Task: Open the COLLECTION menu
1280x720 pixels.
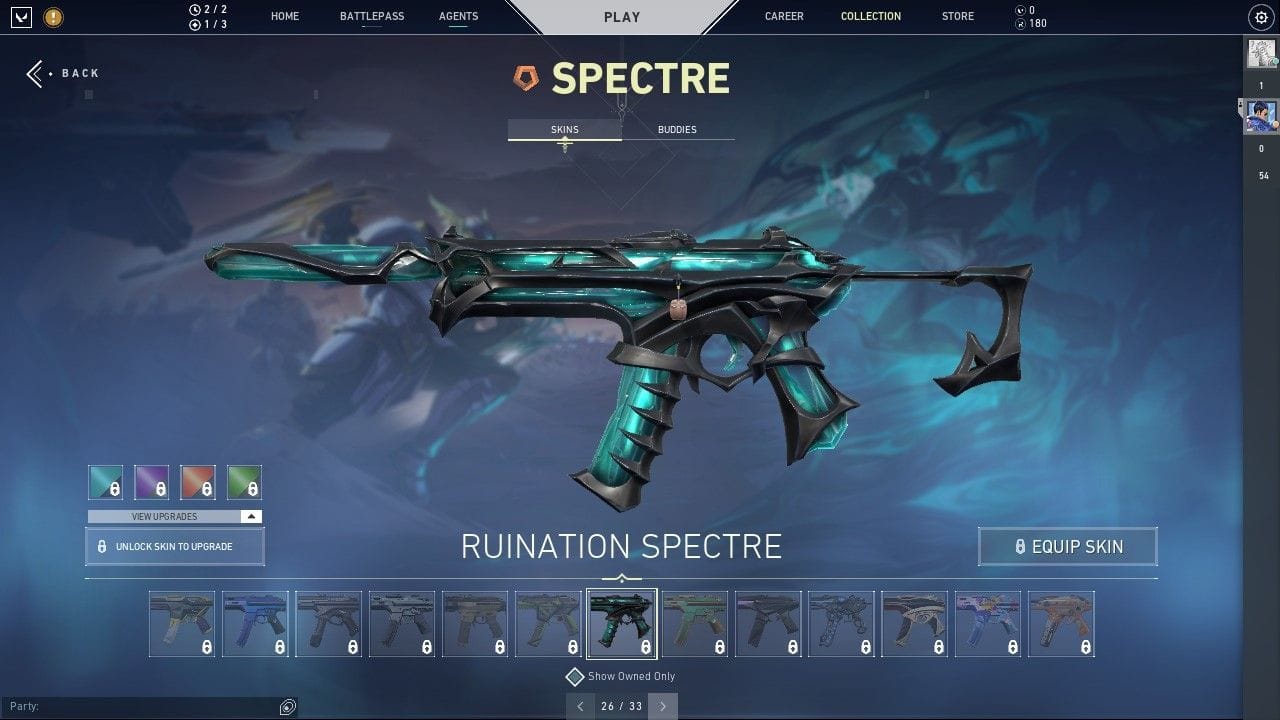Action: pos(870,16)
